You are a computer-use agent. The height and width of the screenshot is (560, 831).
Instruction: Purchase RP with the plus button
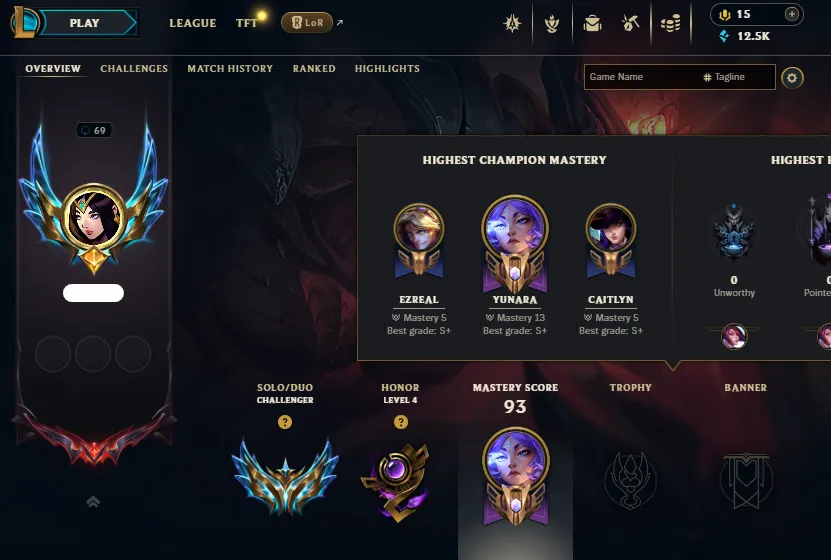(x=792, y=14)
